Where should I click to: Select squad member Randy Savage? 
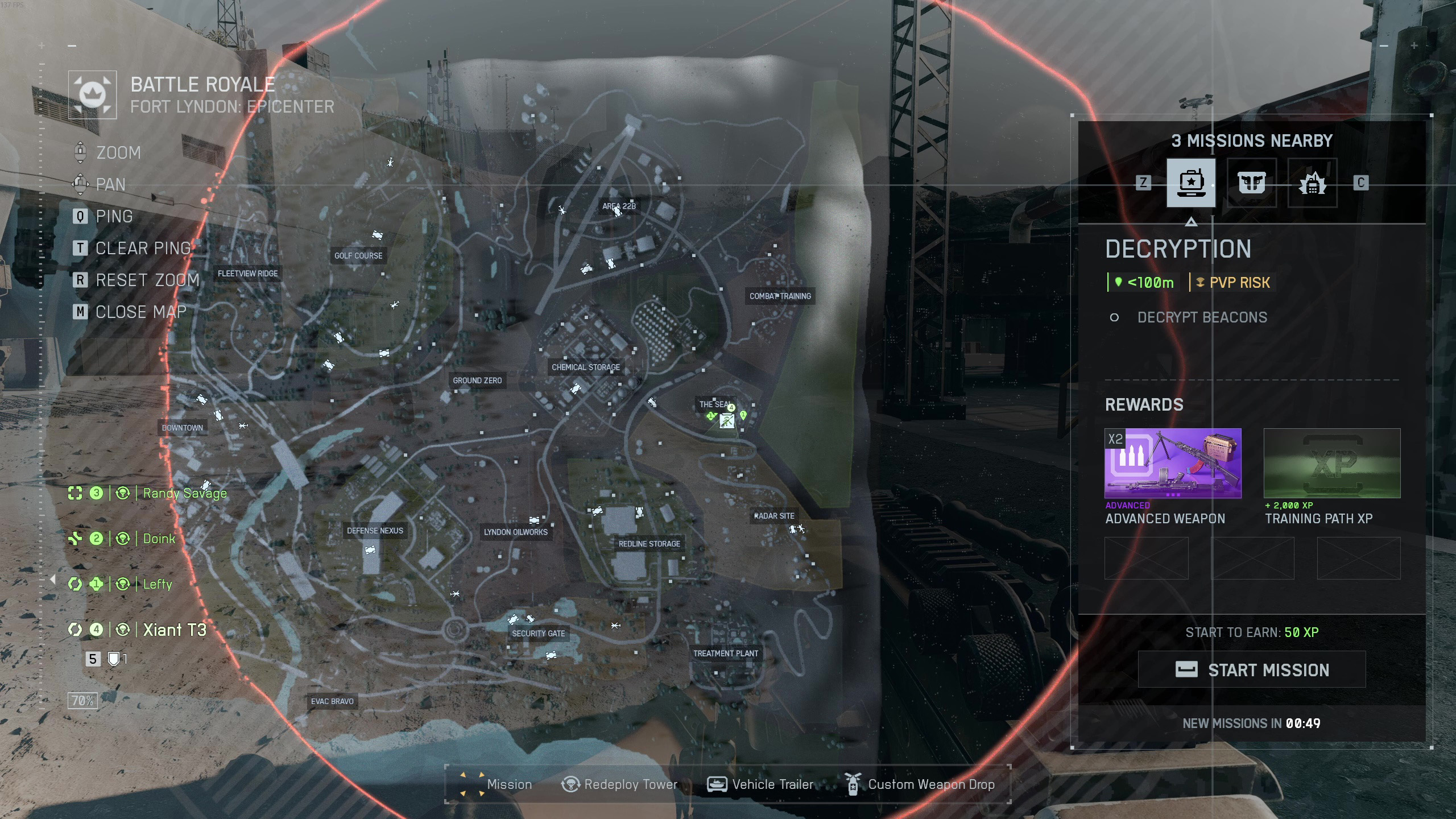point(184,493)
